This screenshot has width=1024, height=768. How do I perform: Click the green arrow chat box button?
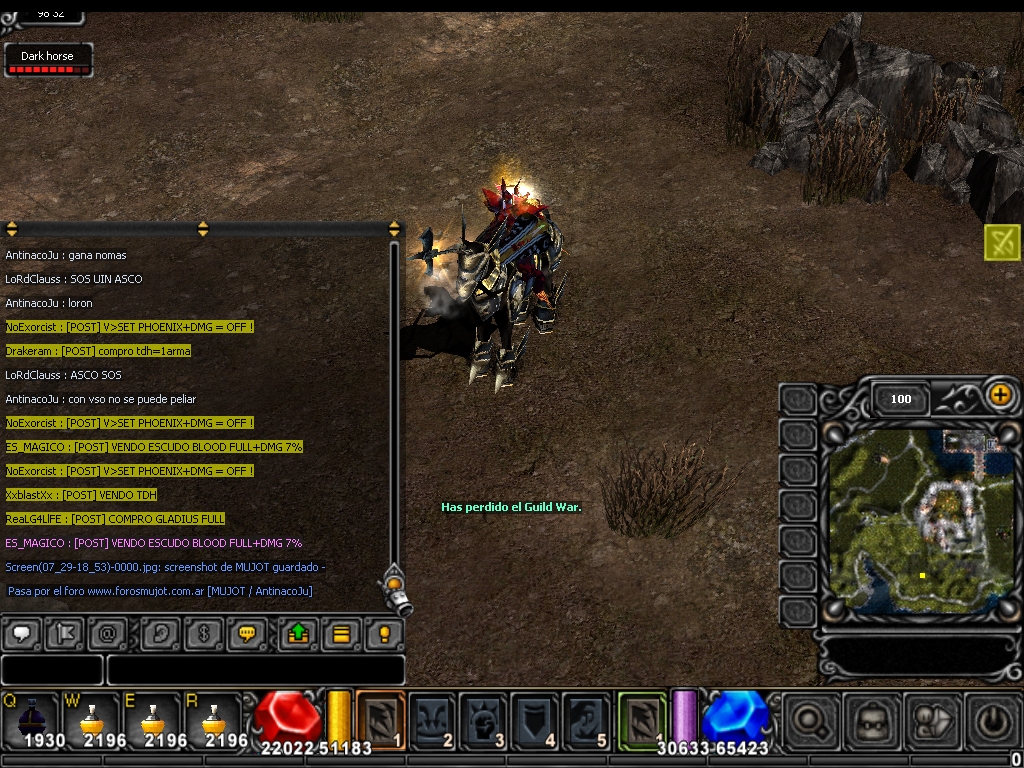pyautogui.click(x=298, y=634)
